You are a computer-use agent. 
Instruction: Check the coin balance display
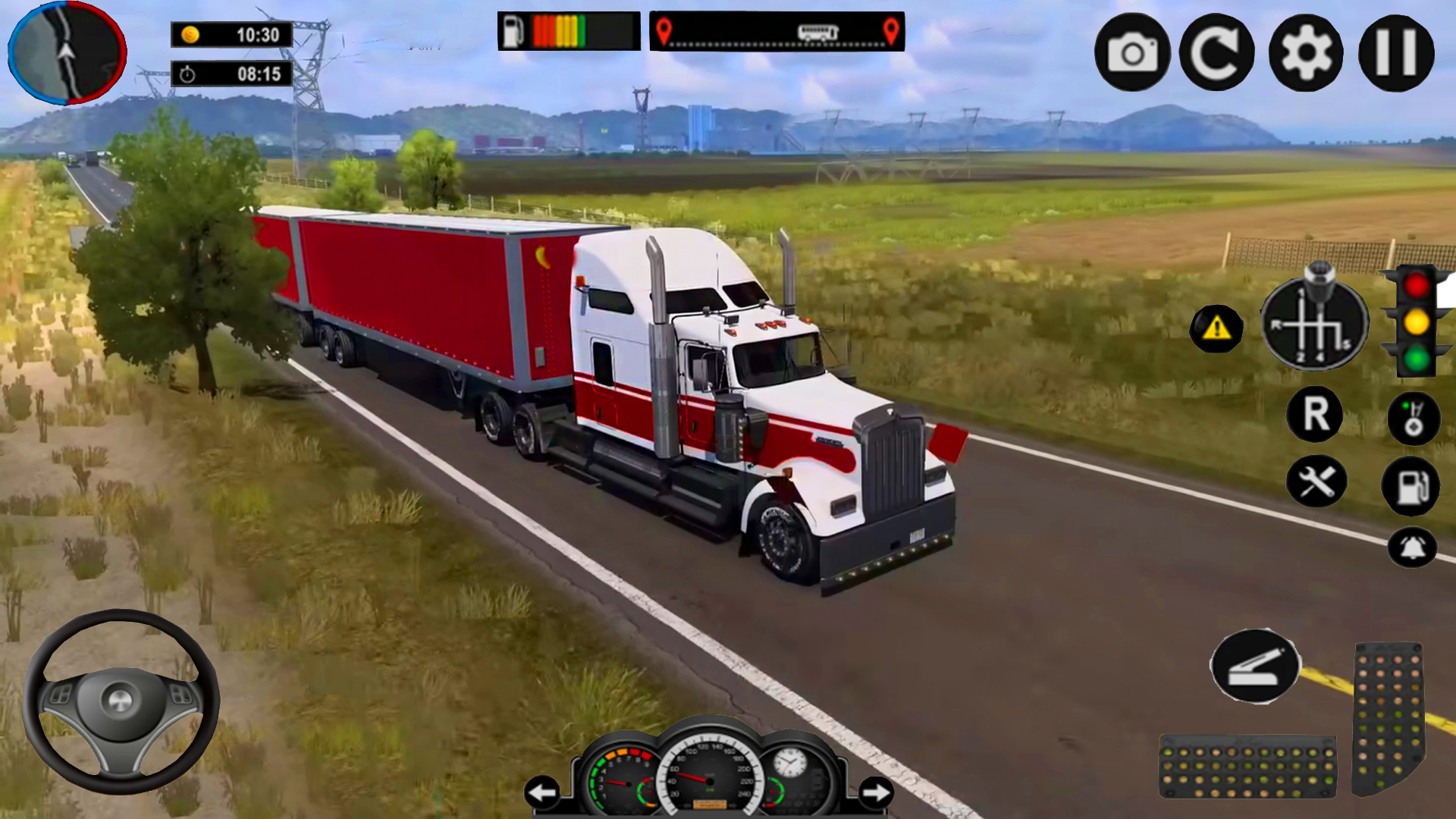(x=230, y=34)
